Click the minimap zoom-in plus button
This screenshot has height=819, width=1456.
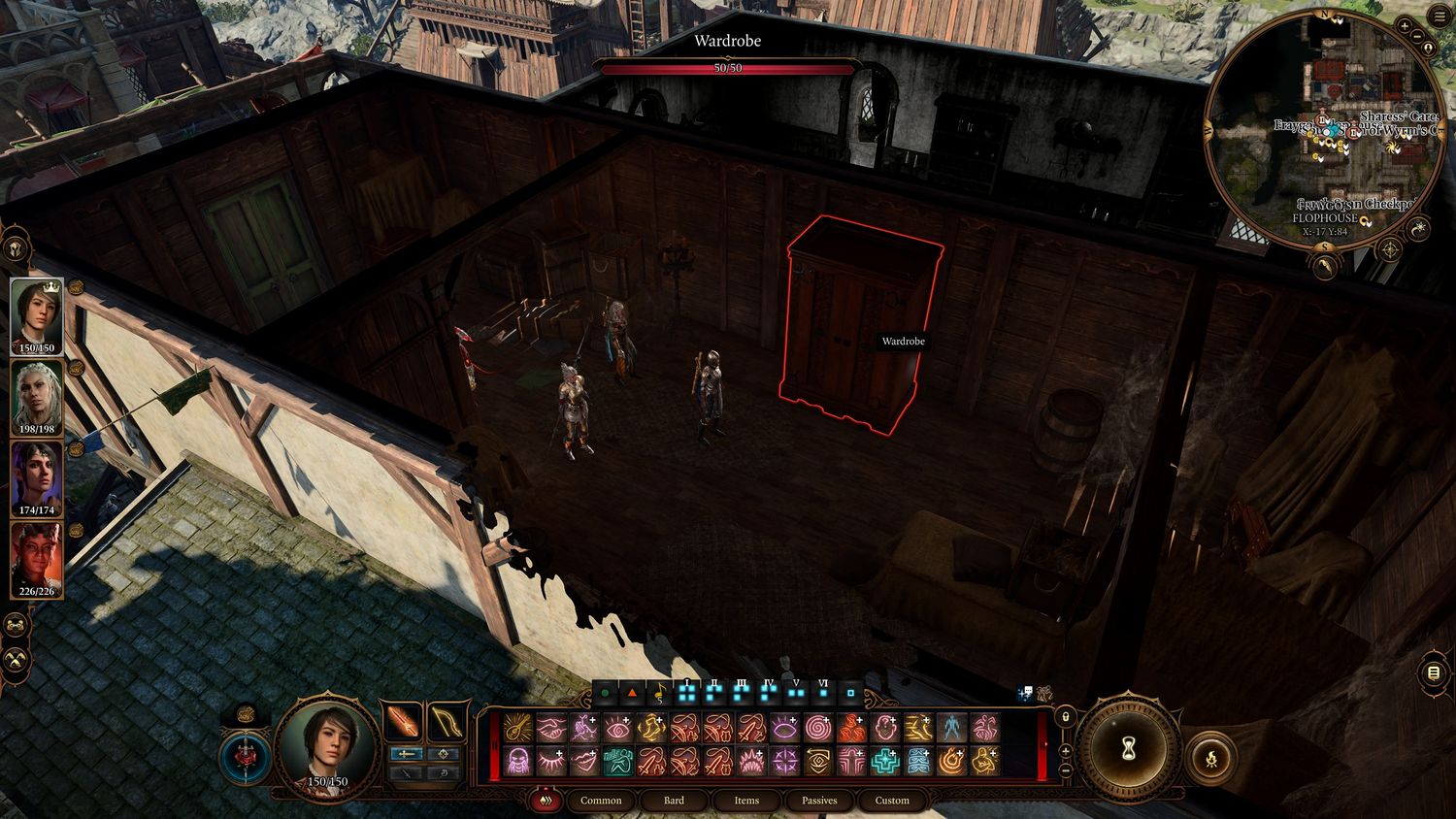pyautogui.click(x=1405, y=26)
